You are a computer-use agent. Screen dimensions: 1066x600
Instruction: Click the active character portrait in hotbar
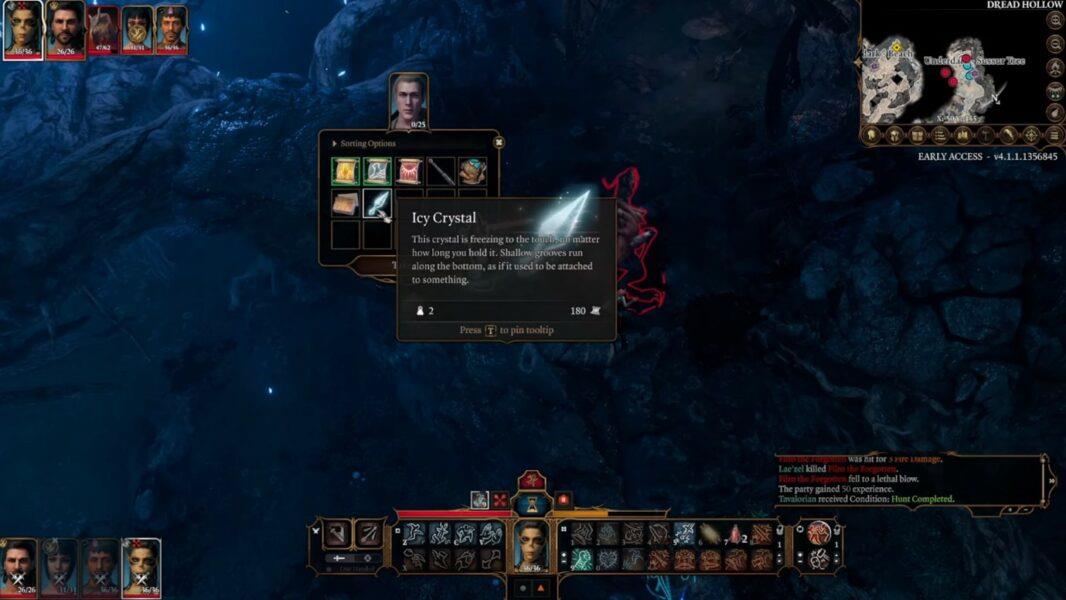532,546
